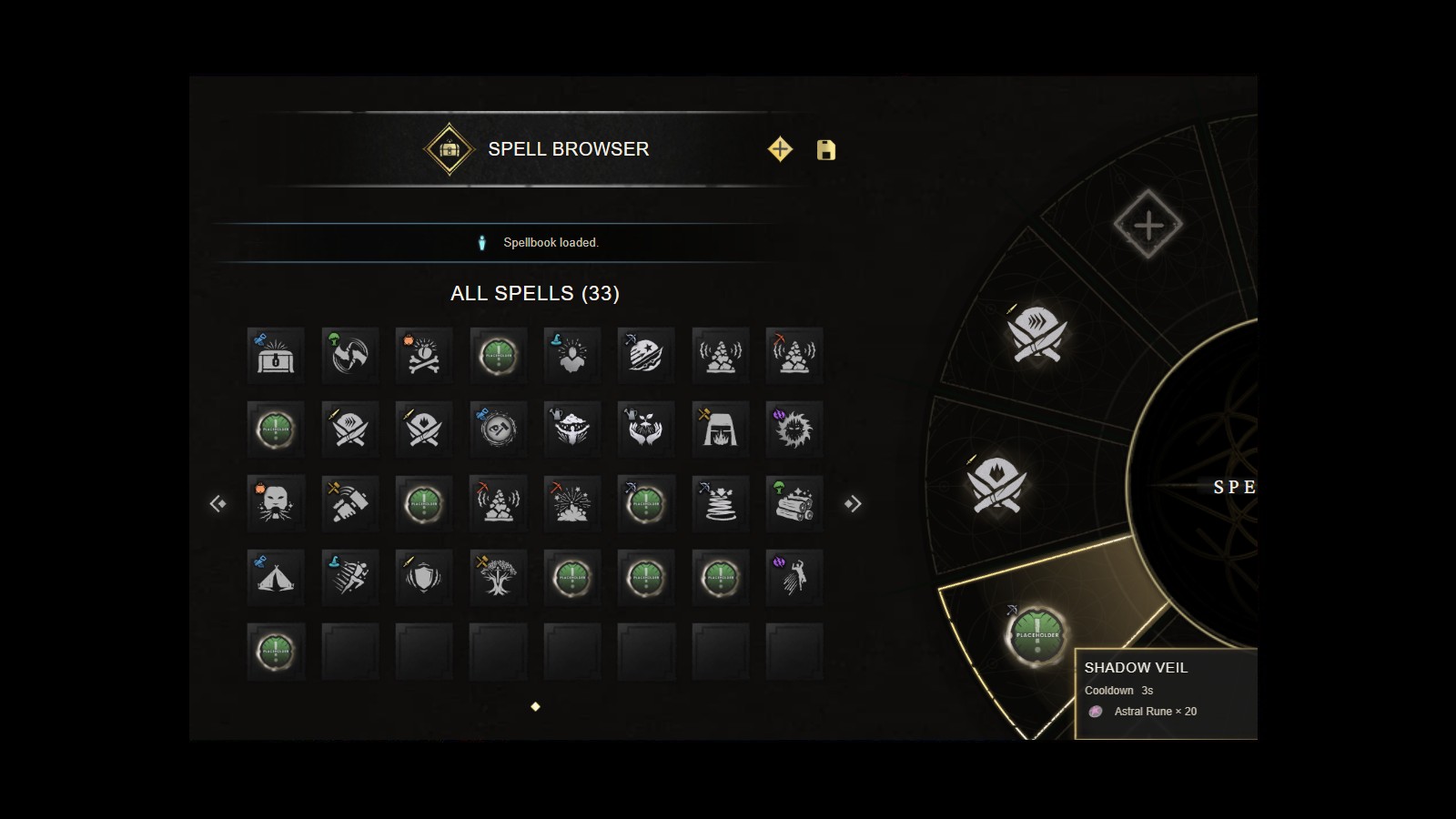Click the empty plus slot on the wheel

1148,225
